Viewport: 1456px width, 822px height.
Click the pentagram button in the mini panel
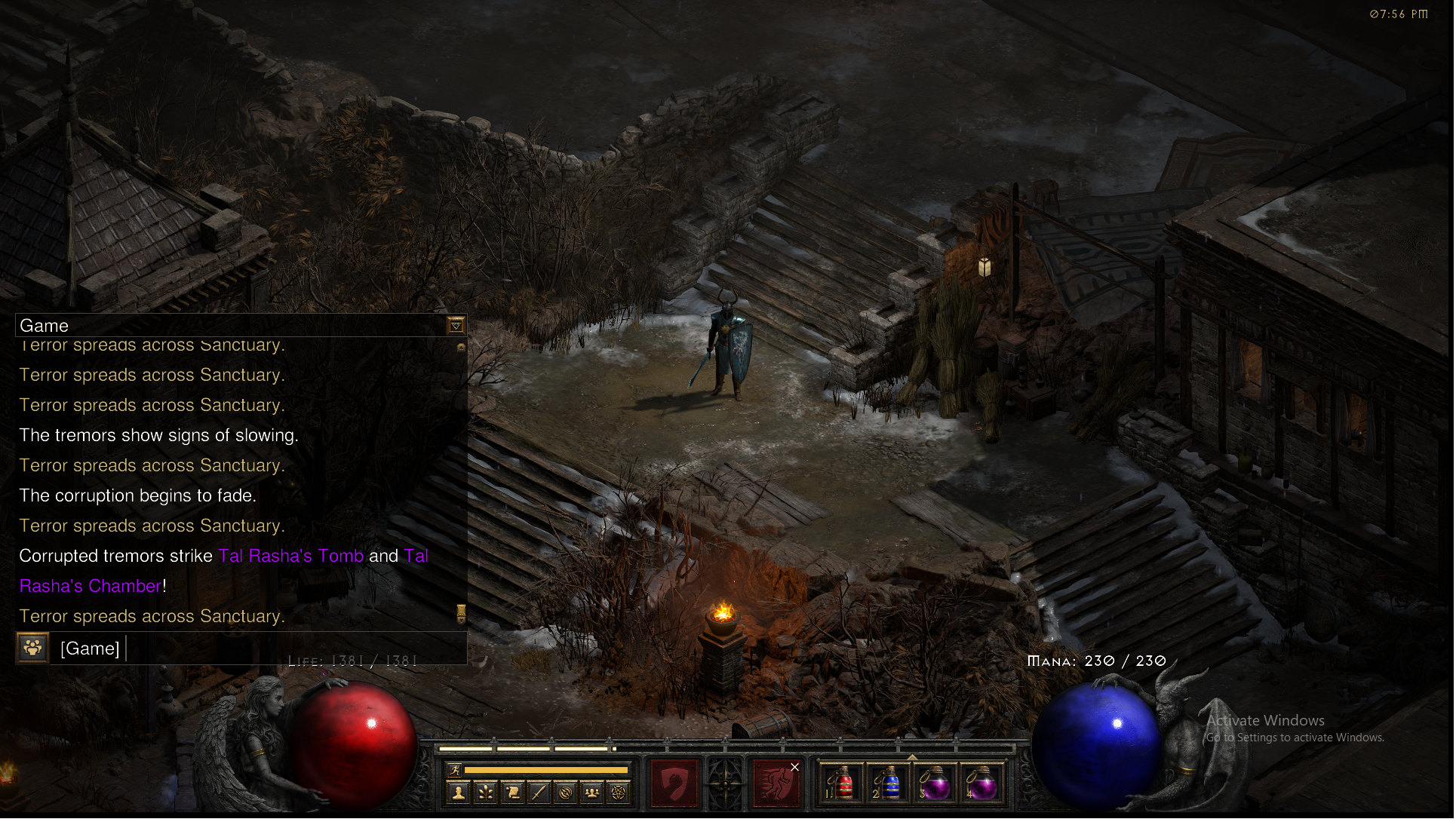click(x=619, y=793)
